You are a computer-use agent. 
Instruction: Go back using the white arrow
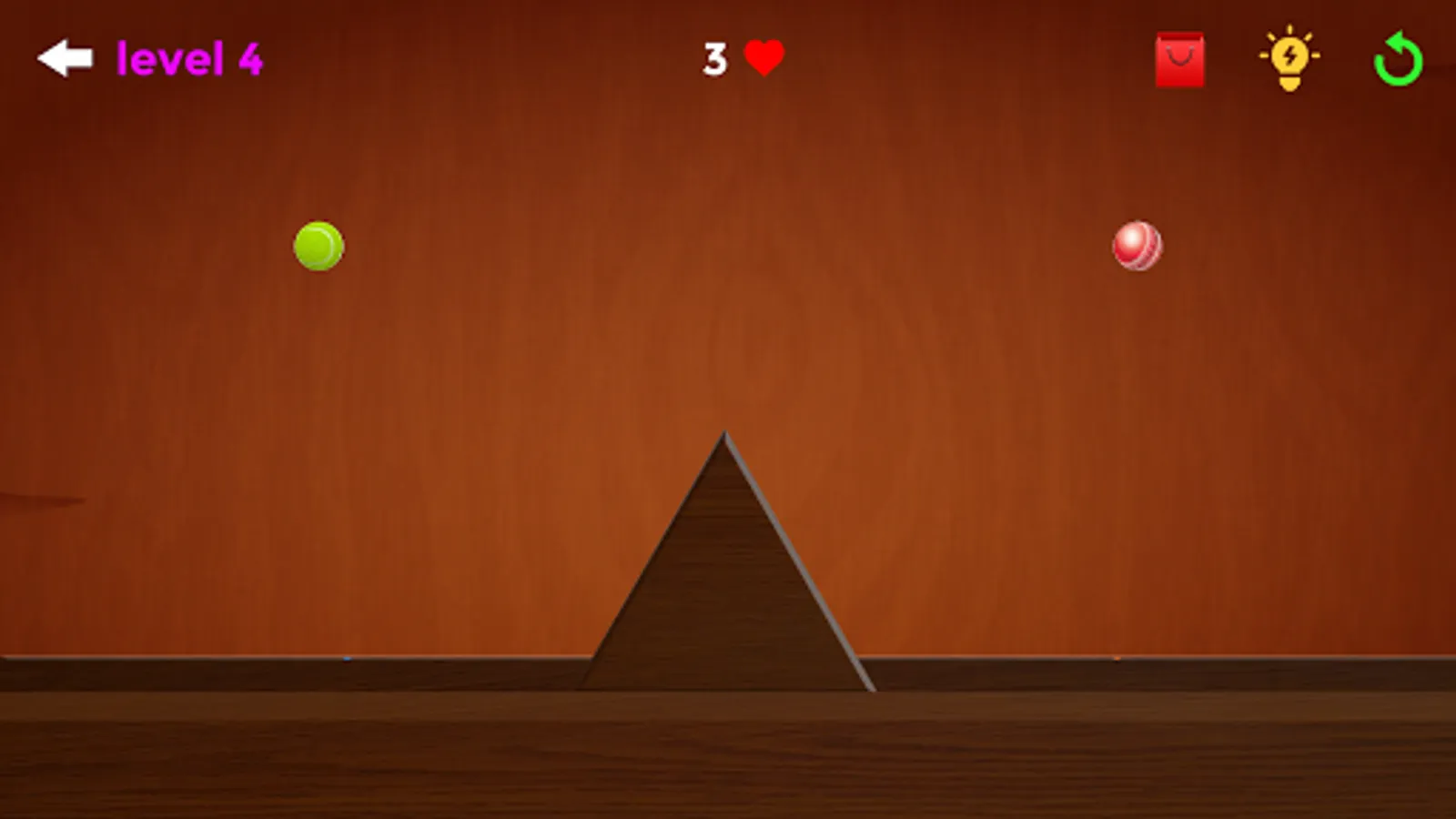tap(64, 57)
